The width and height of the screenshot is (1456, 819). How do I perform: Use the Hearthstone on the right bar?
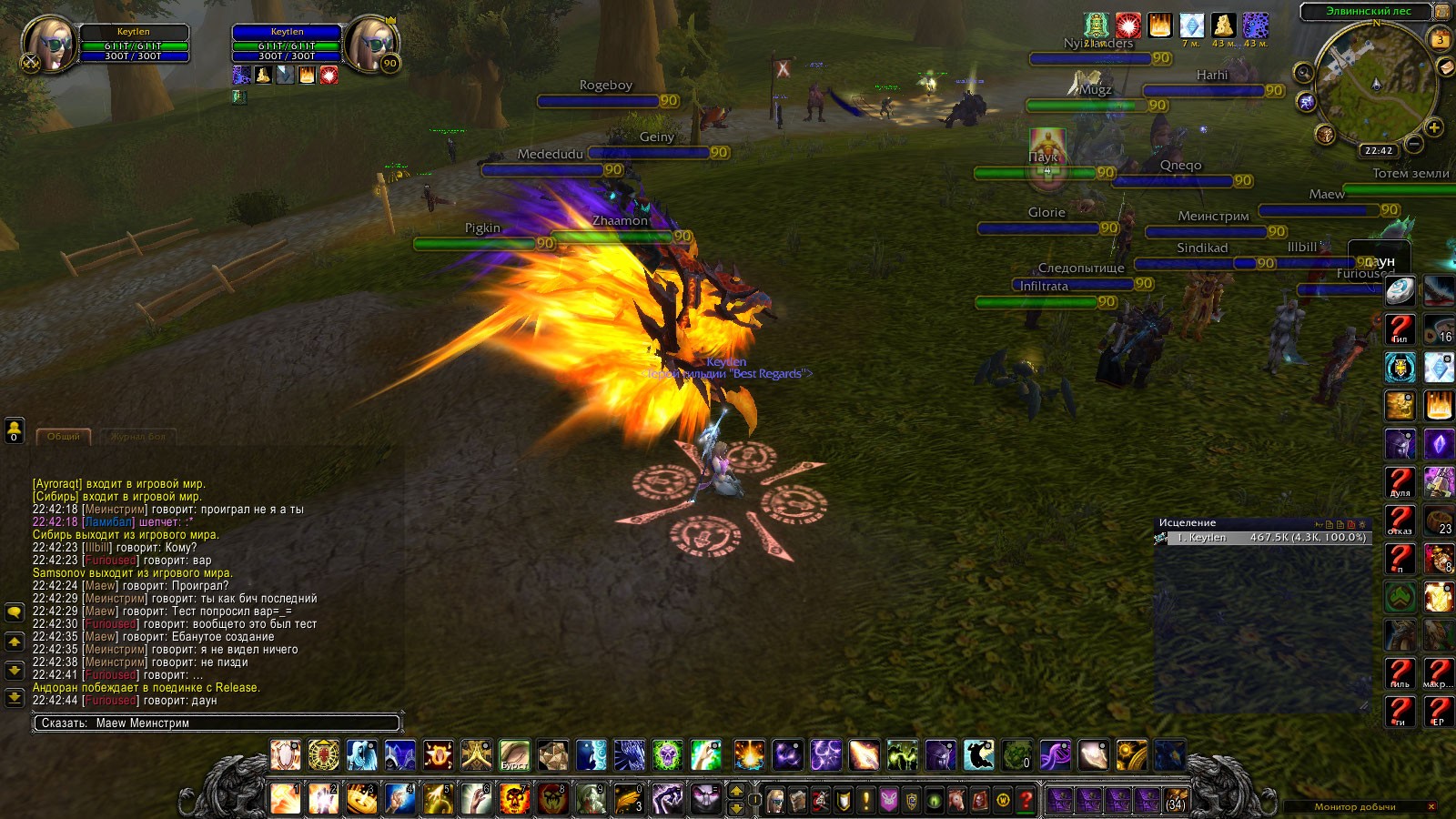coord(1400,291)
